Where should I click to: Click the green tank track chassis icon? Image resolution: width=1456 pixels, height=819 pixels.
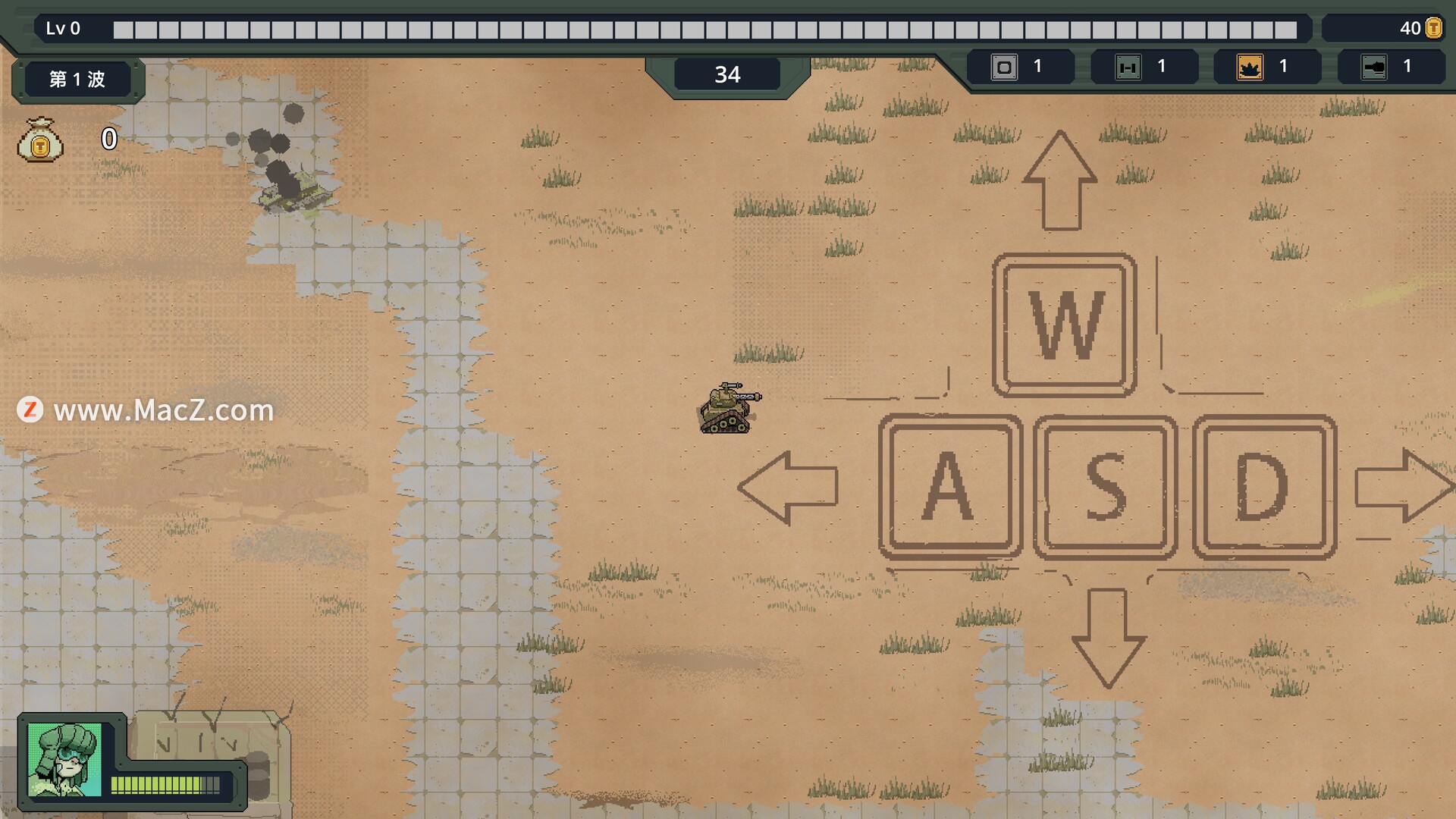click(1128, 67)
